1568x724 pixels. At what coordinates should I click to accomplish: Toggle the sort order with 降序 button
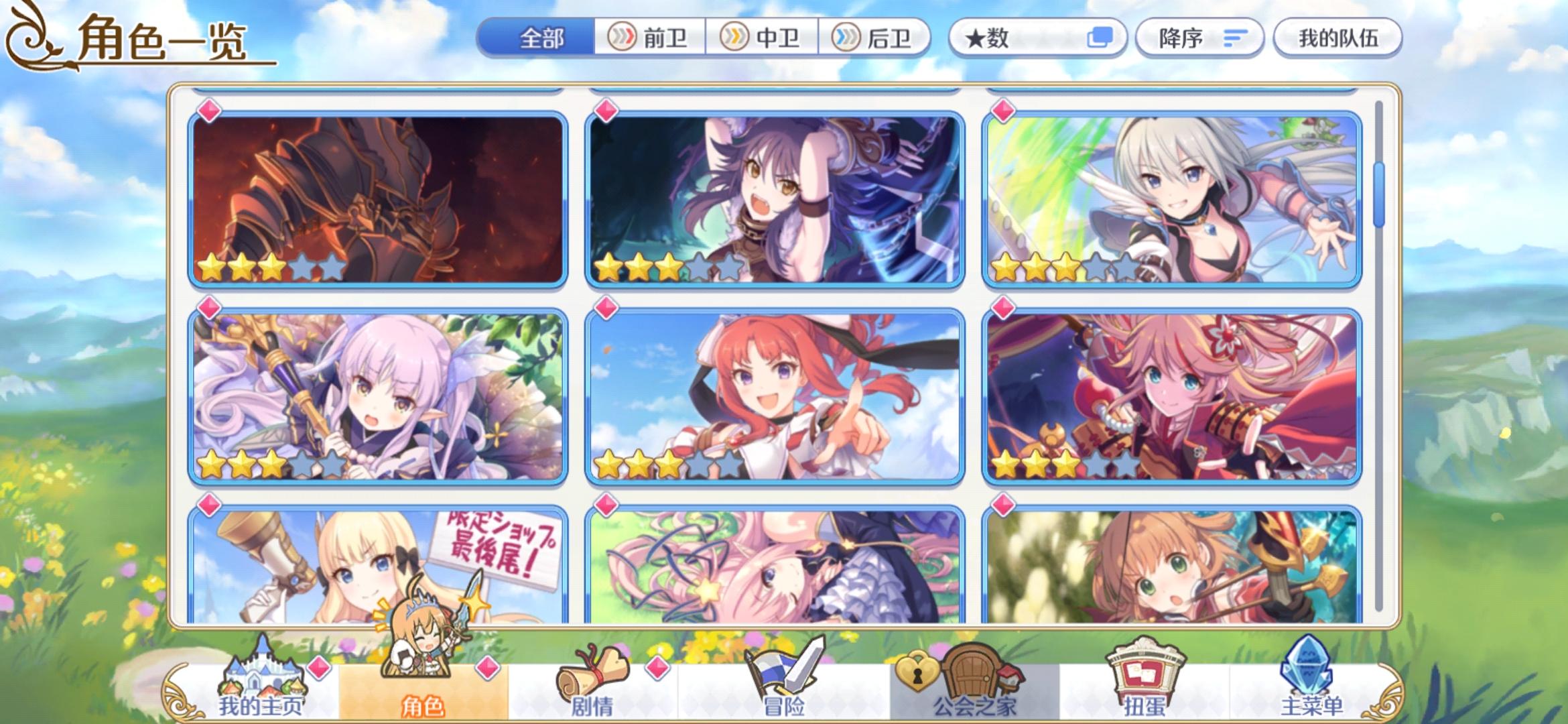pos(1199,38)
